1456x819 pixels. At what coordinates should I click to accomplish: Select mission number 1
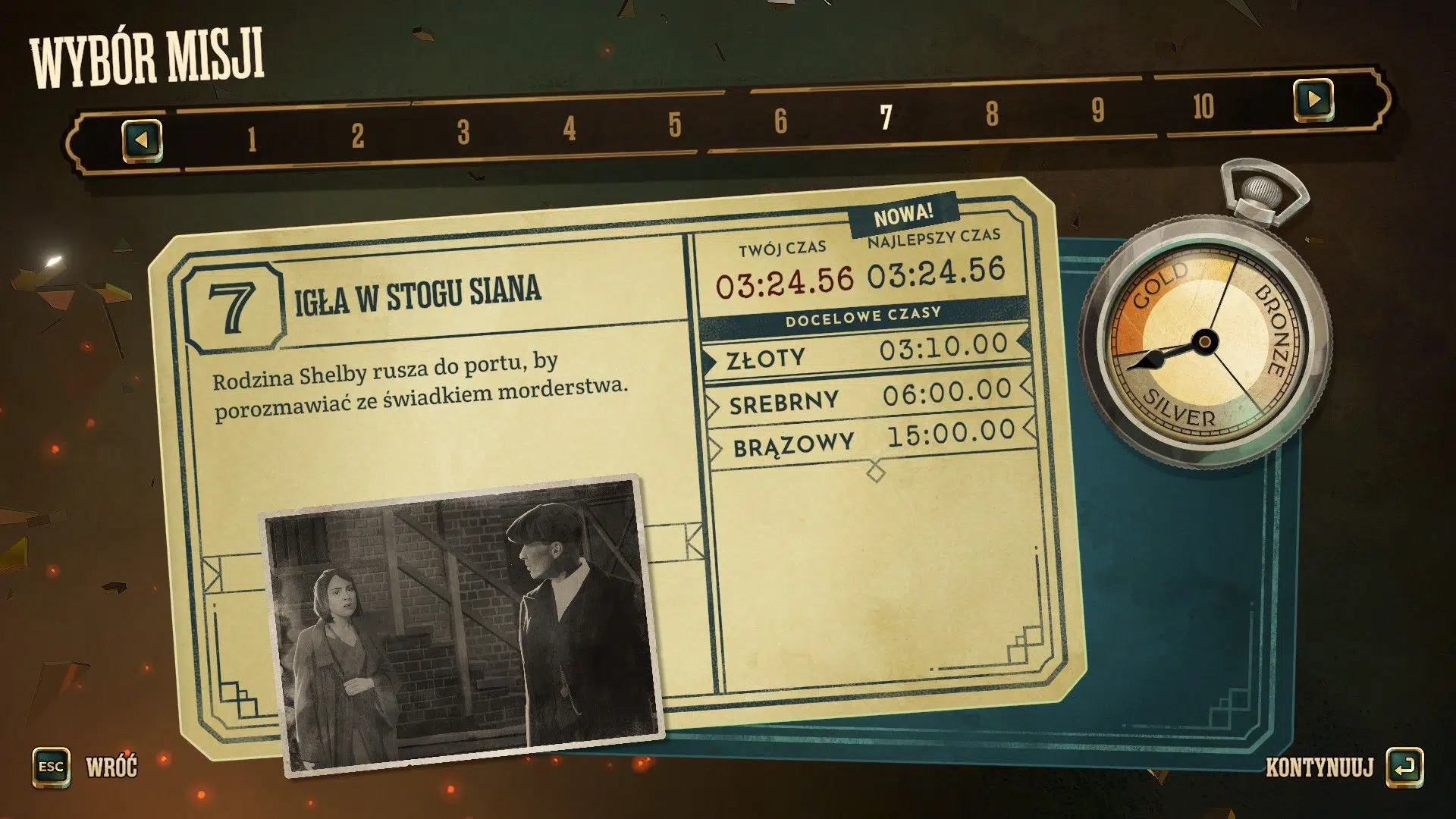[251, 135]
